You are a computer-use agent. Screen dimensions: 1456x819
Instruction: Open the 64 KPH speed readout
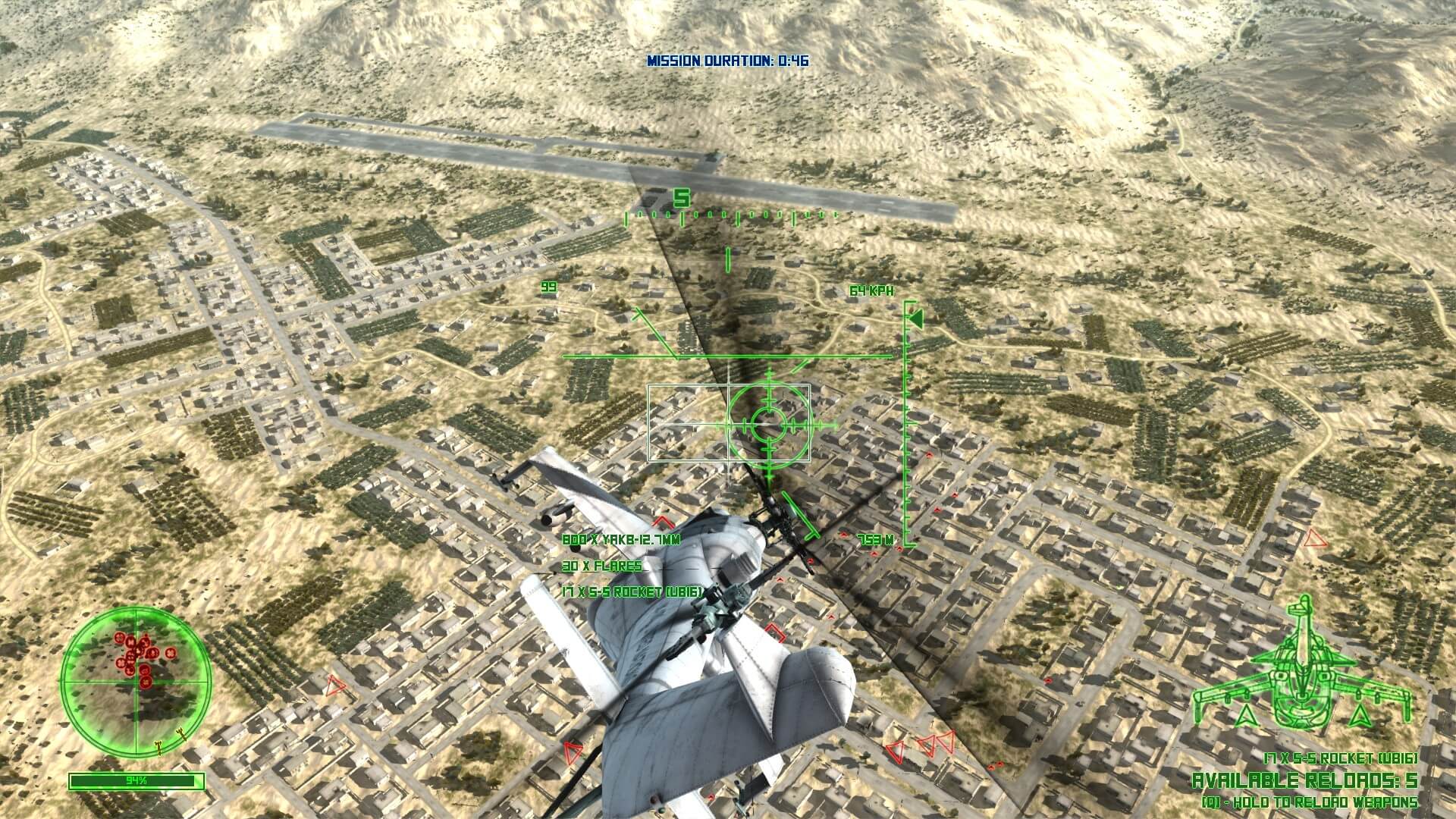coord(872,289)
